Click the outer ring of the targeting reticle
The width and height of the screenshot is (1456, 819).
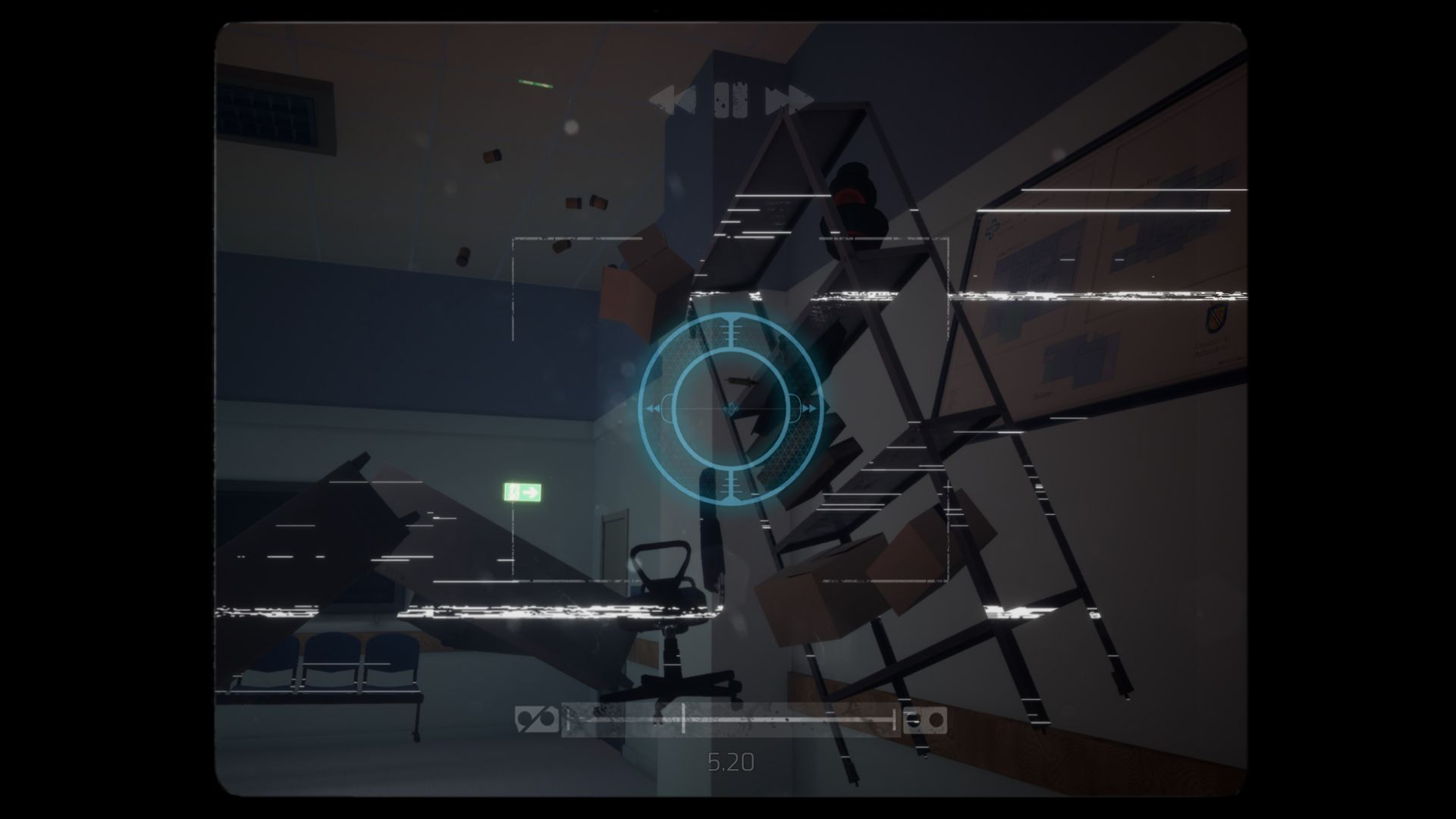click(643, 408)
